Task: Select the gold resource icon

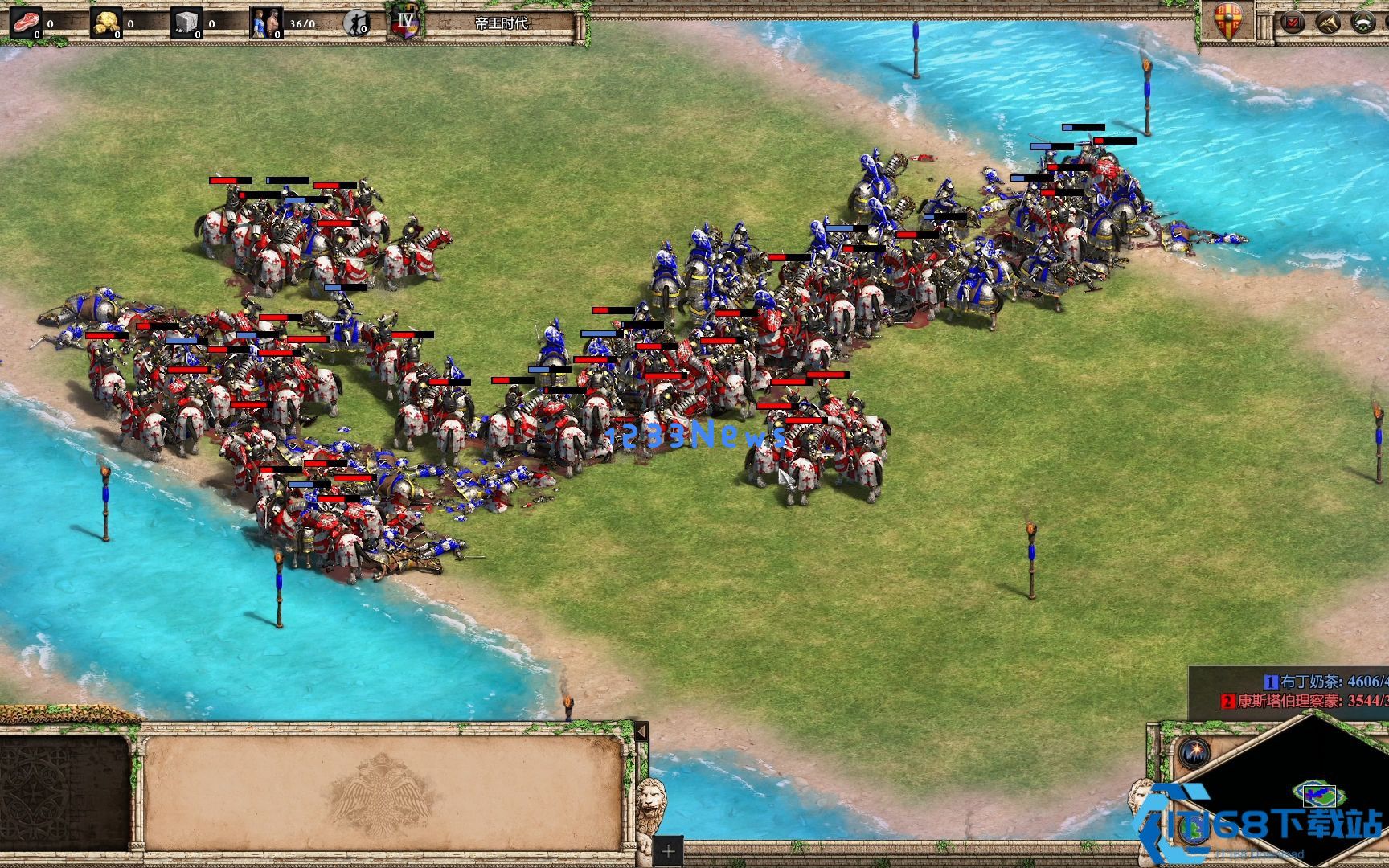Action: click(106, 22)
